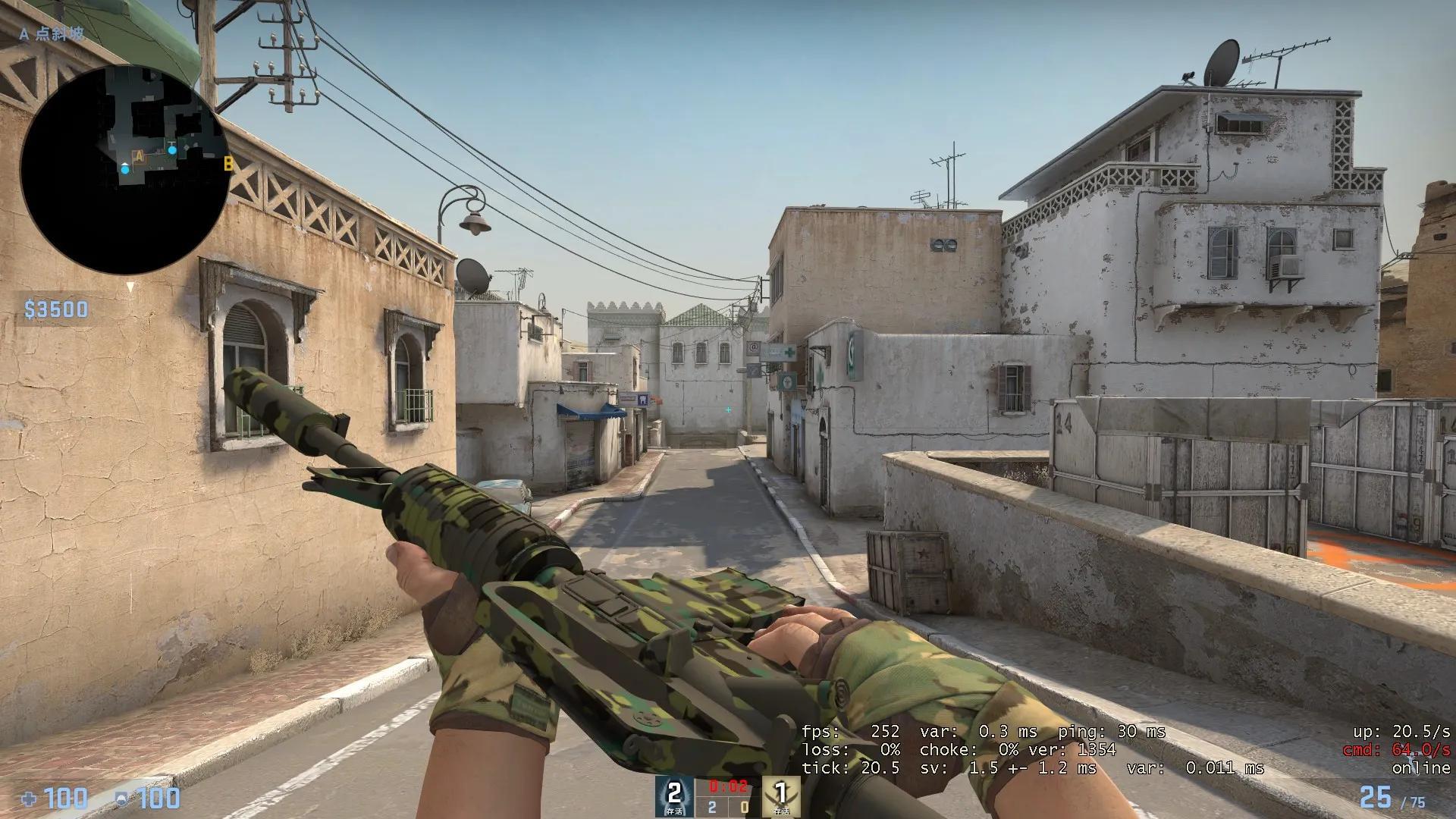The image size is (1456, 819).
Task: Click the bombsite B marker on the radar
Action: (228, 165)
